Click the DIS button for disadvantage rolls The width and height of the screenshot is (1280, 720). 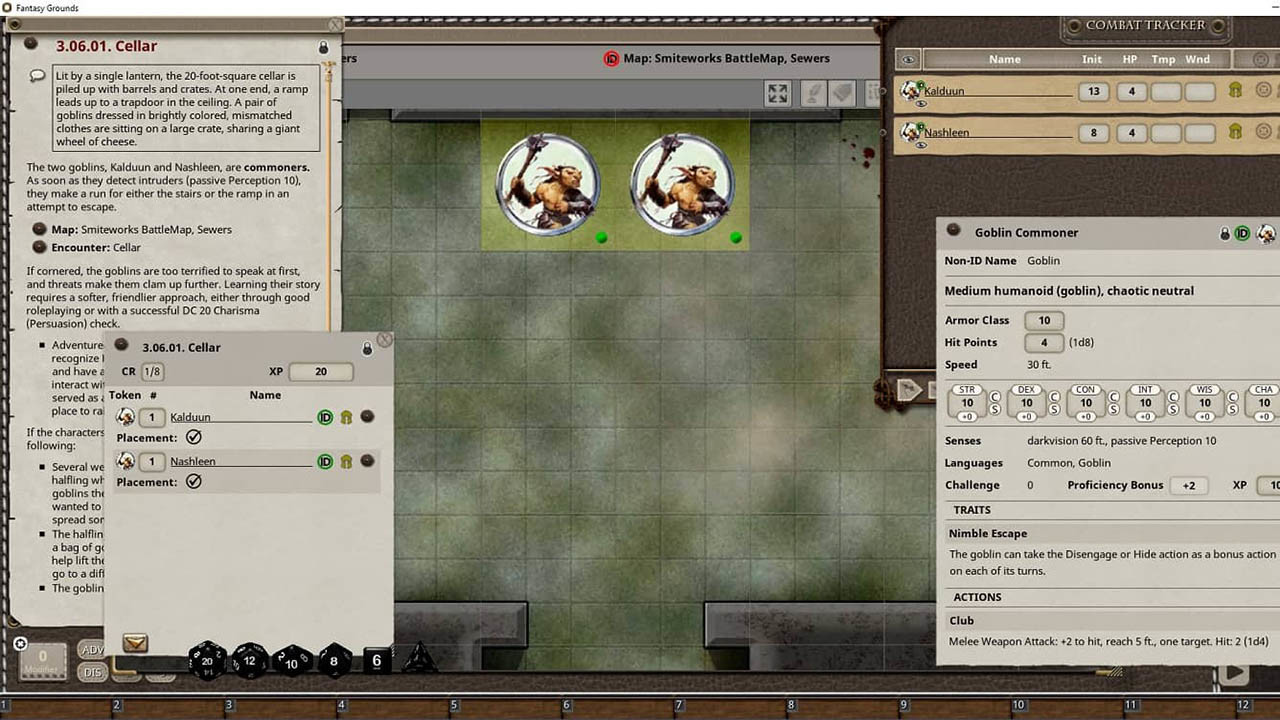(93, 672)
